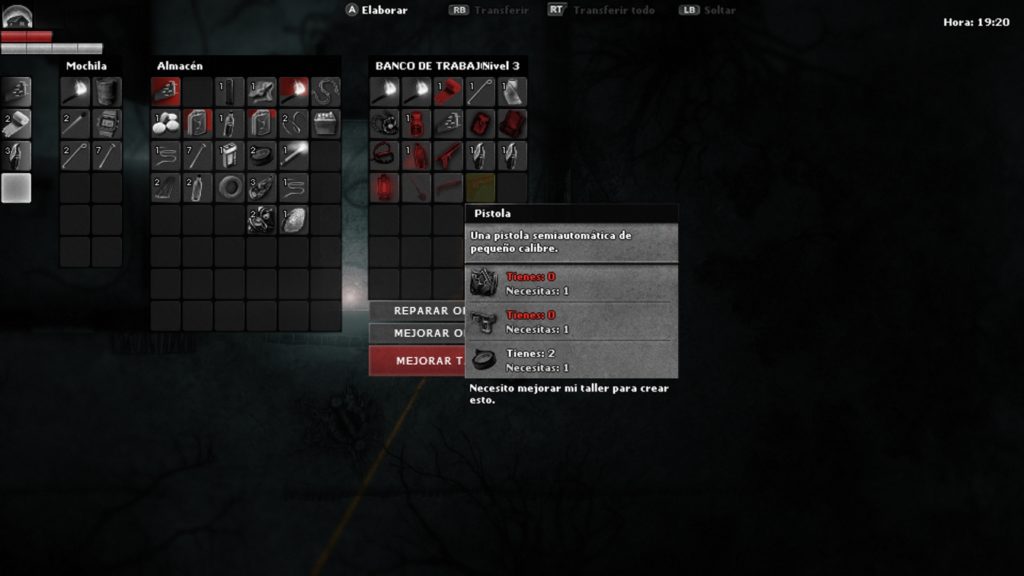Choose the match stack in backpack

click(x=75, y=124)
